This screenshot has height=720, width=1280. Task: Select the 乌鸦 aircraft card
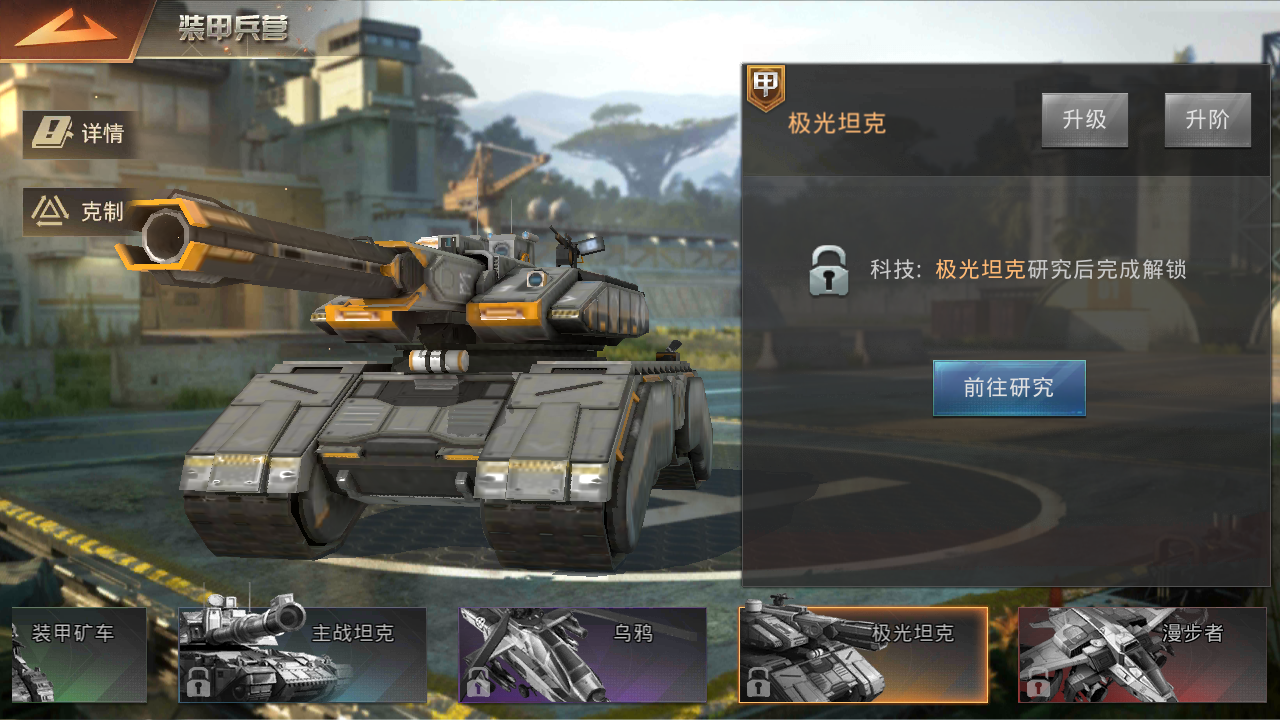pos(582,653)
